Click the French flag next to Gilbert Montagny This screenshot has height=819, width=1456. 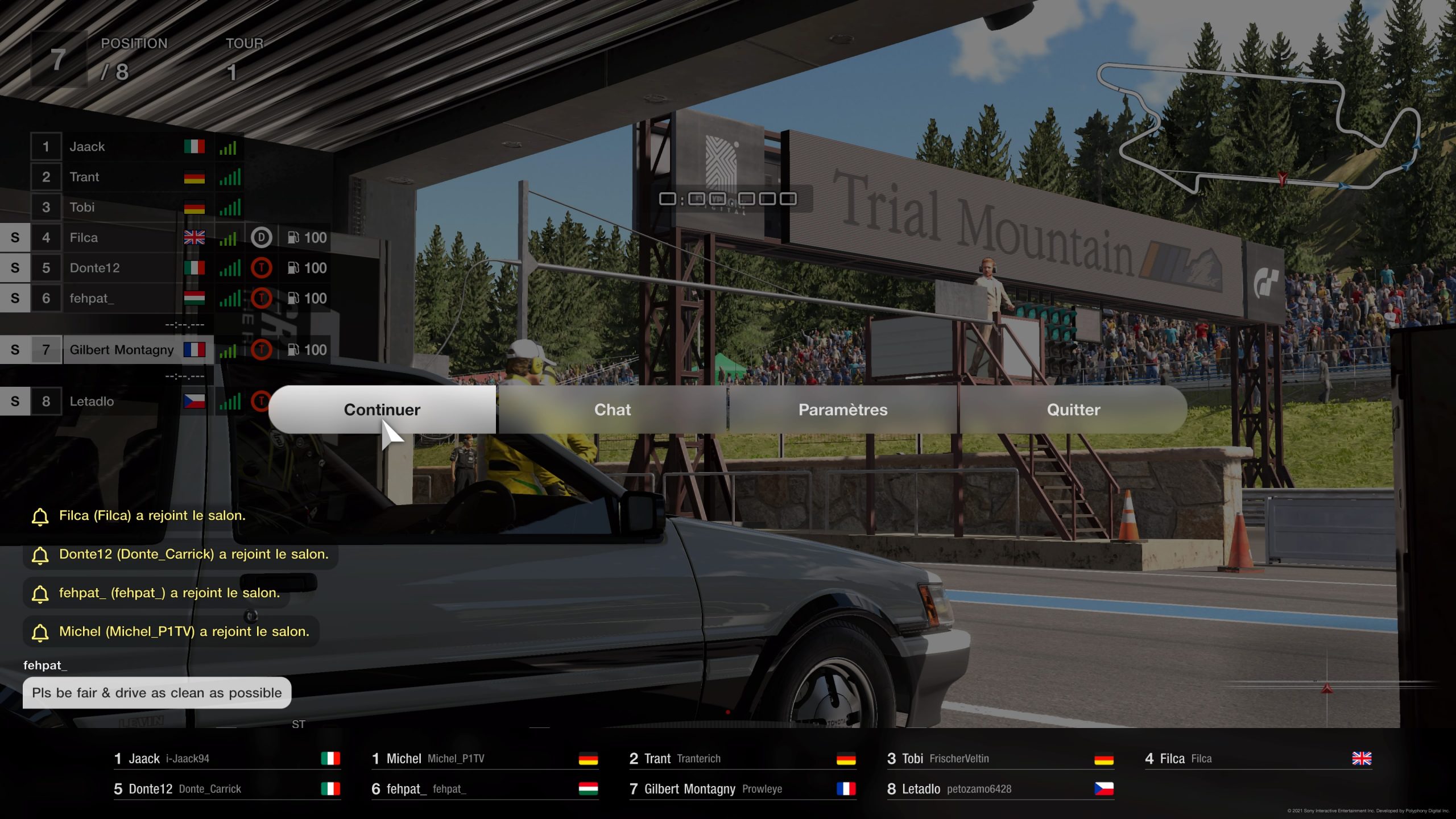pos(194,350)
